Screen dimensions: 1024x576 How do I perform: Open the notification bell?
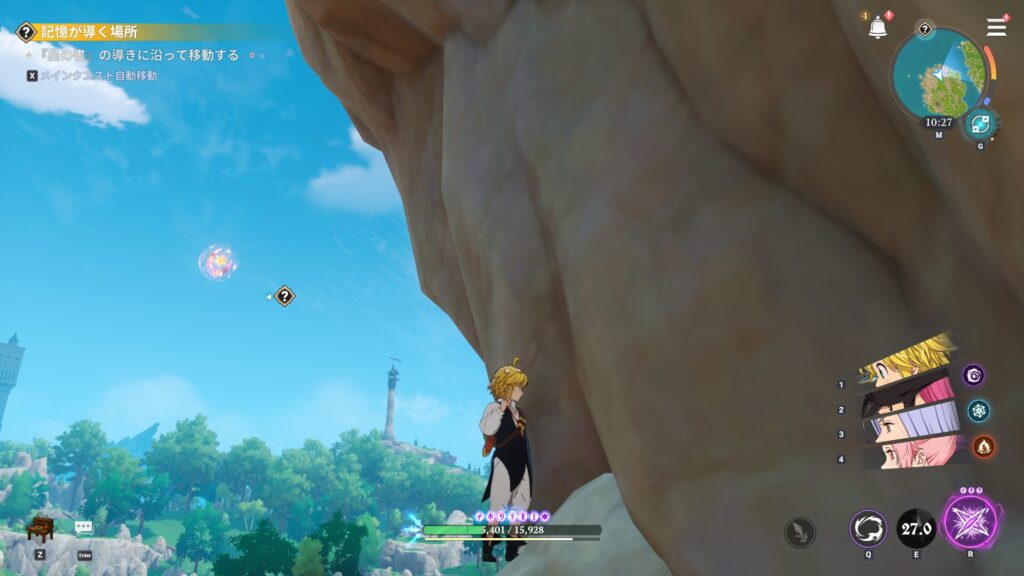tap(878, 28)
